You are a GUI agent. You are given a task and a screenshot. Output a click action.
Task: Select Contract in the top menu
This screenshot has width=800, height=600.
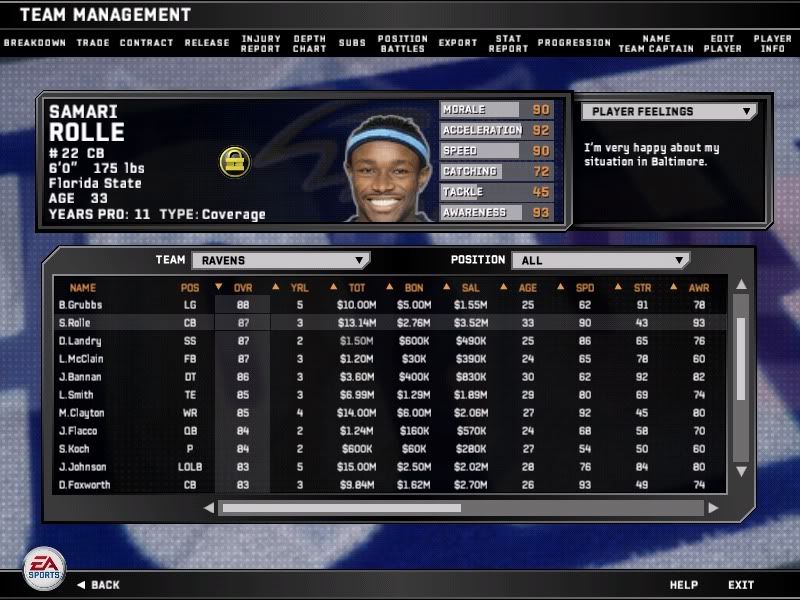coord(147,43)
